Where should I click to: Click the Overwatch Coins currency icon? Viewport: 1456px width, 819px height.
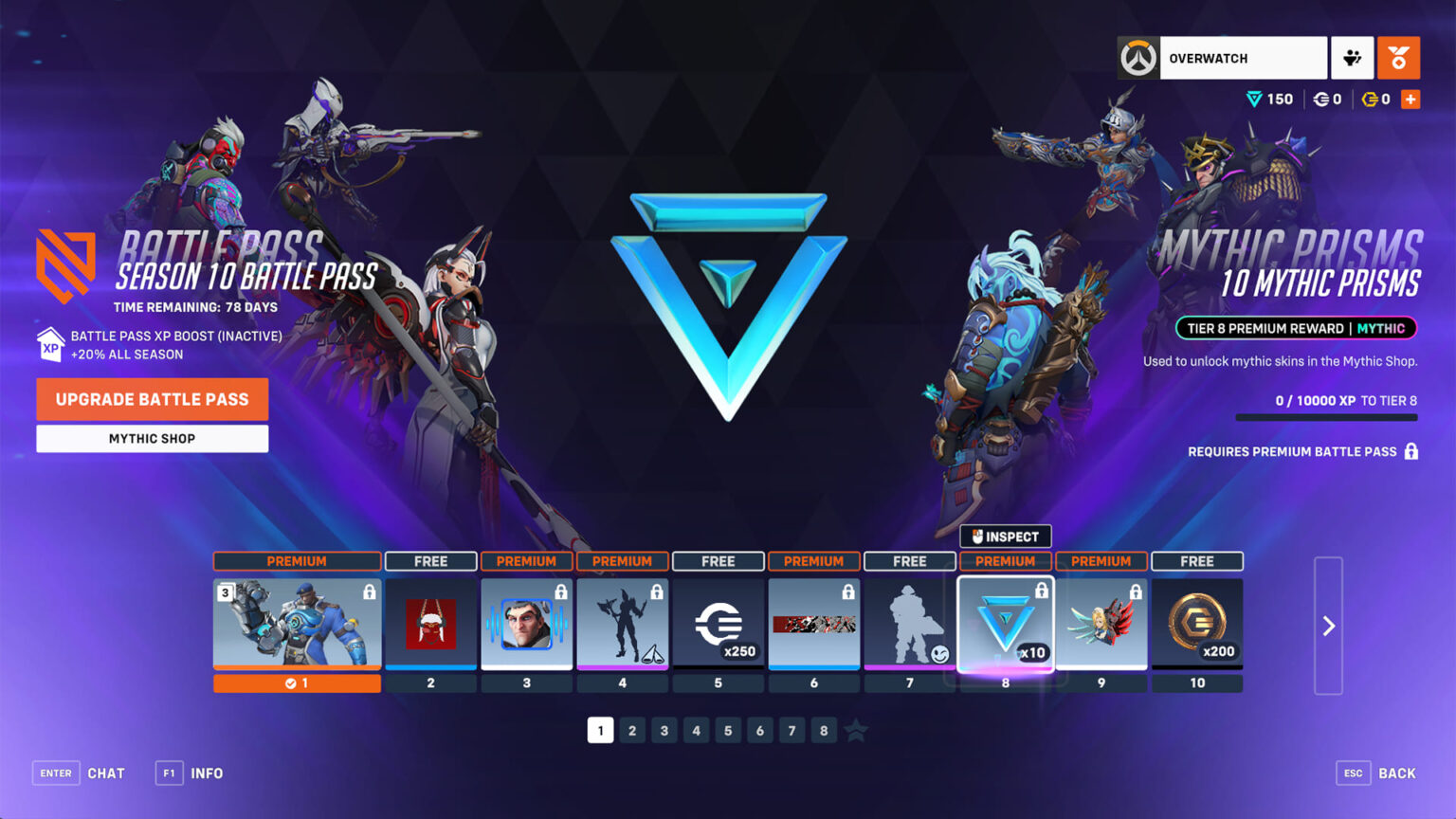pos(1323,98)
